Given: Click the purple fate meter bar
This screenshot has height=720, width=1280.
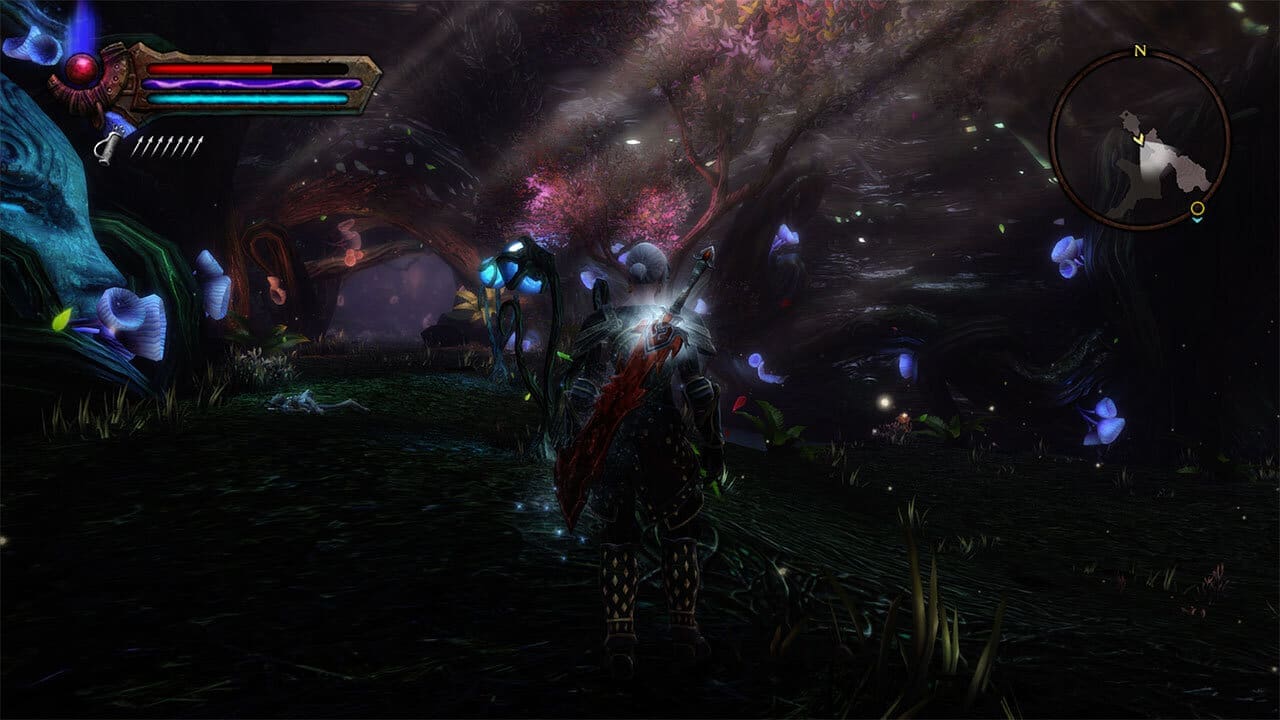Looking at the screenshot, I should tap(250, 83).
